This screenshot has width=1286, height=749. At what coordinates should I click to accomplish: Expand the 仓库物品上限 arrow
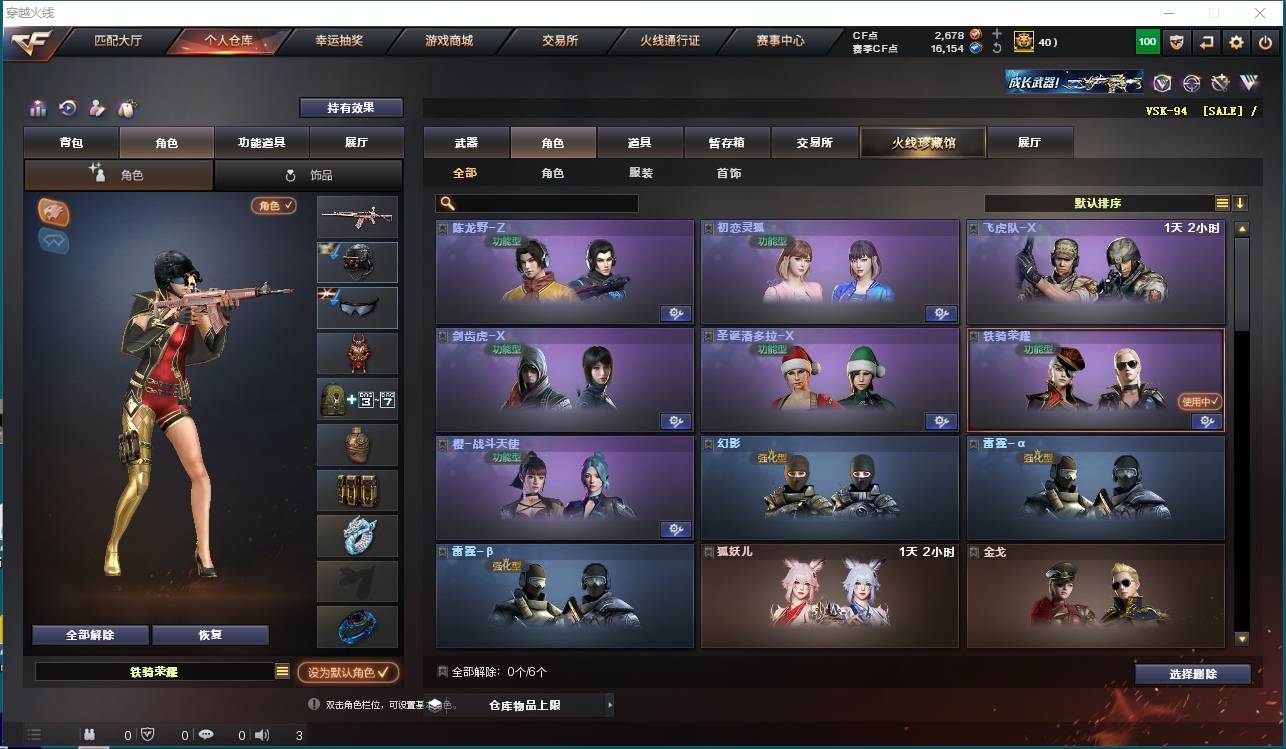coord(610,704)
